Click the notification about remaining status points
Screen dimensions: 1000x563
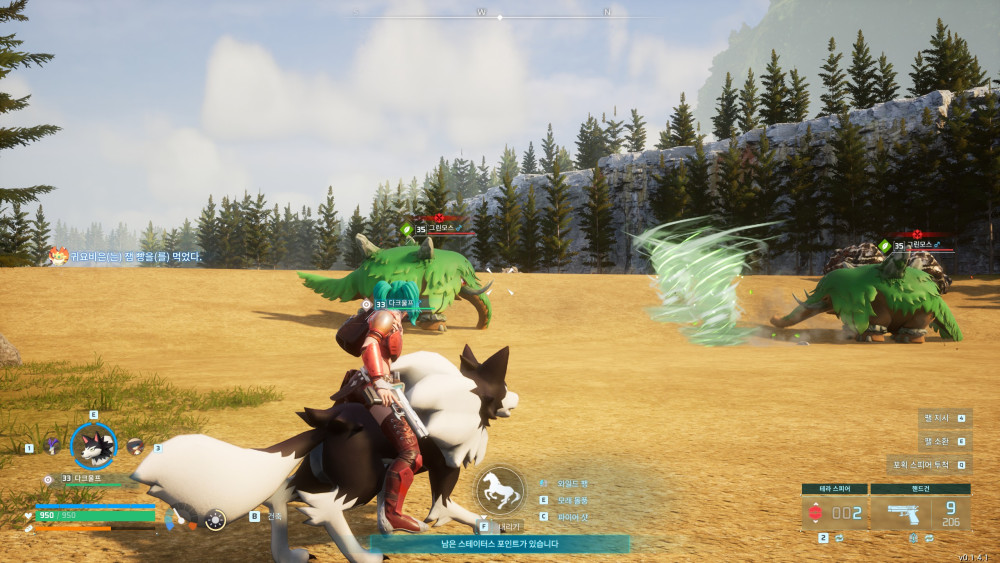click(499, 544)
